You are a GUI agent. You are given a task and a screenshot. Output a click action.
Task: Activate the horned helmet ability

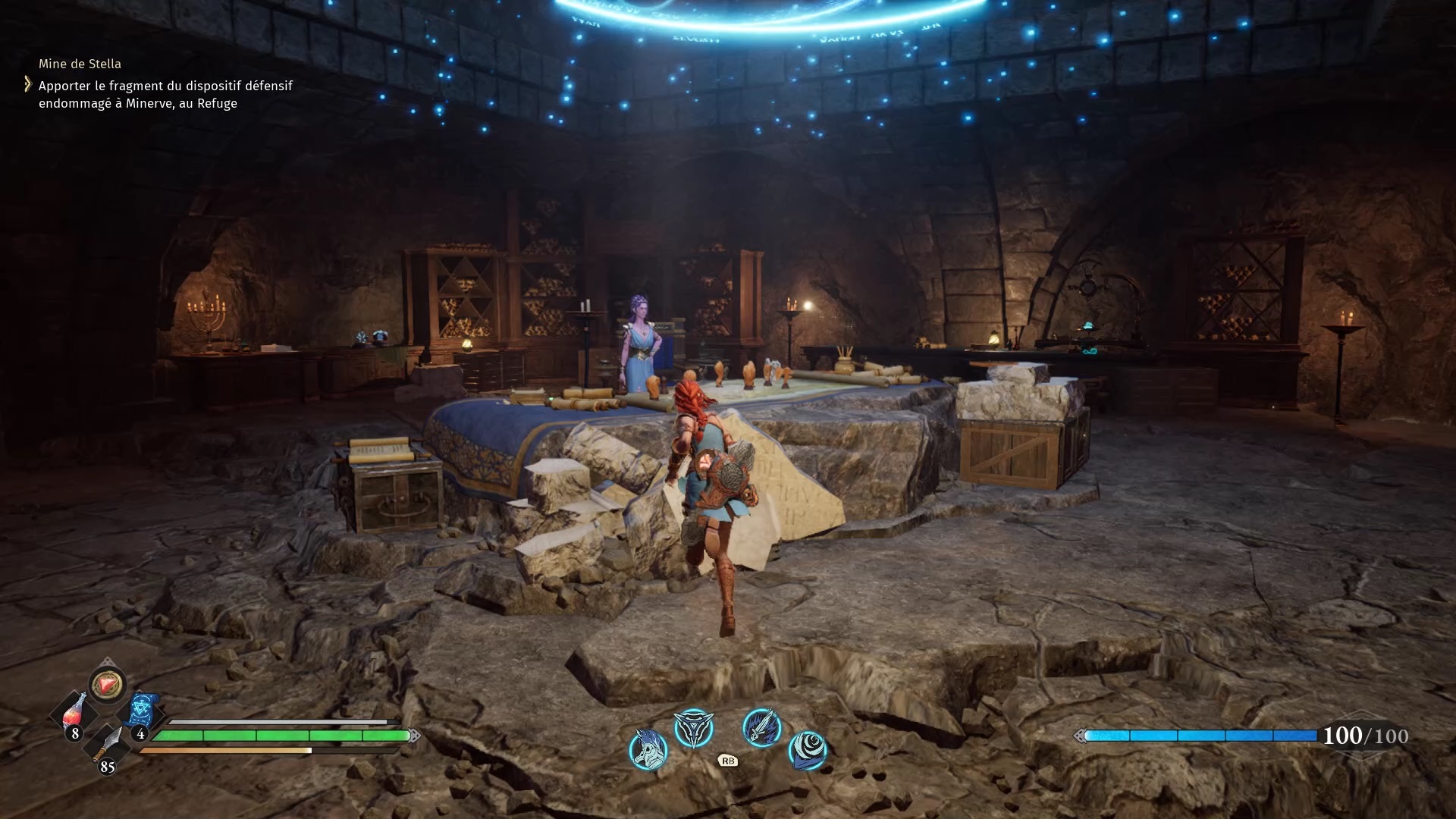[648, 748]
